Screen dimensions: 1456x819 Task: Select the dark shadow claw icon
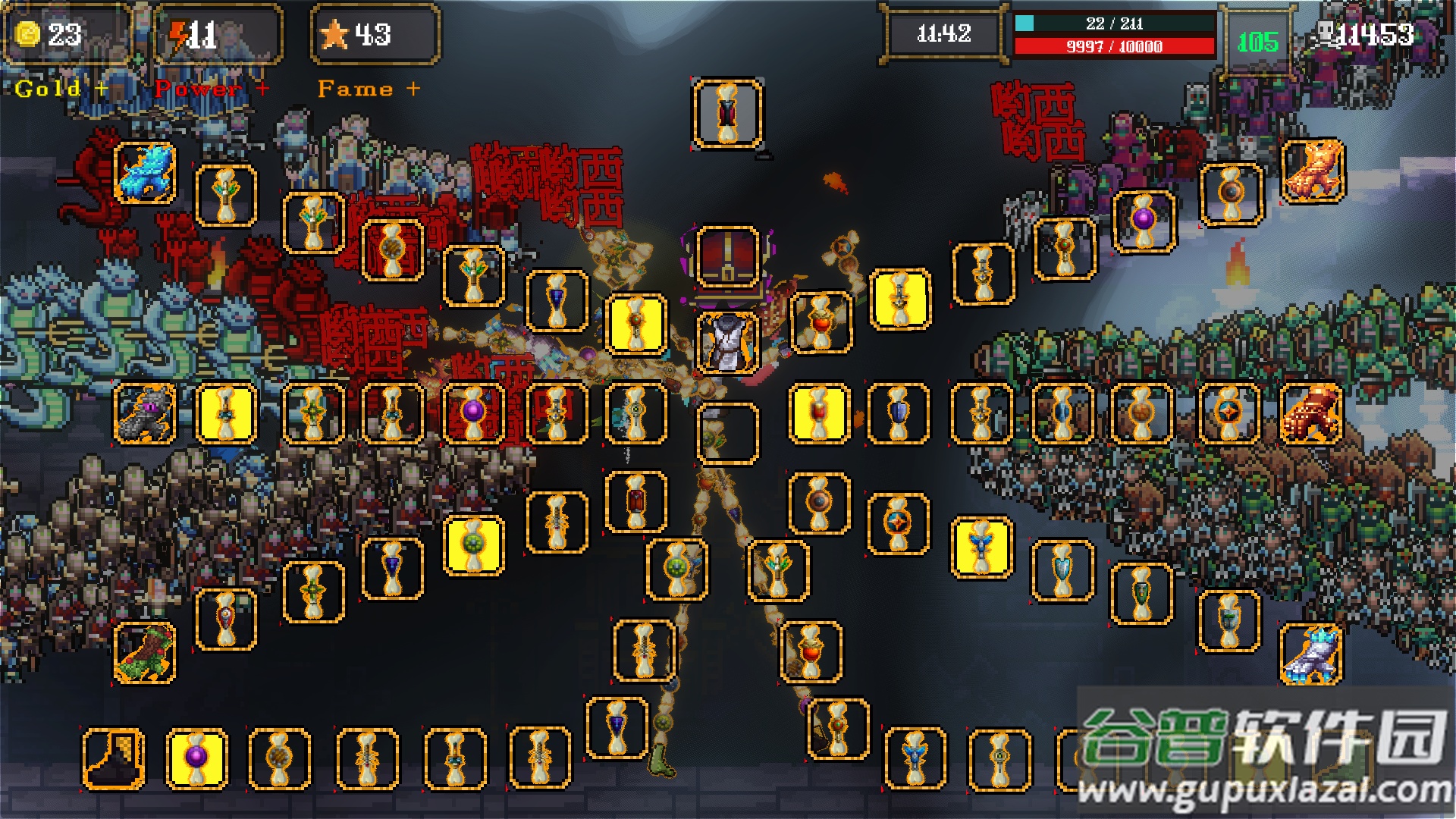145,413
